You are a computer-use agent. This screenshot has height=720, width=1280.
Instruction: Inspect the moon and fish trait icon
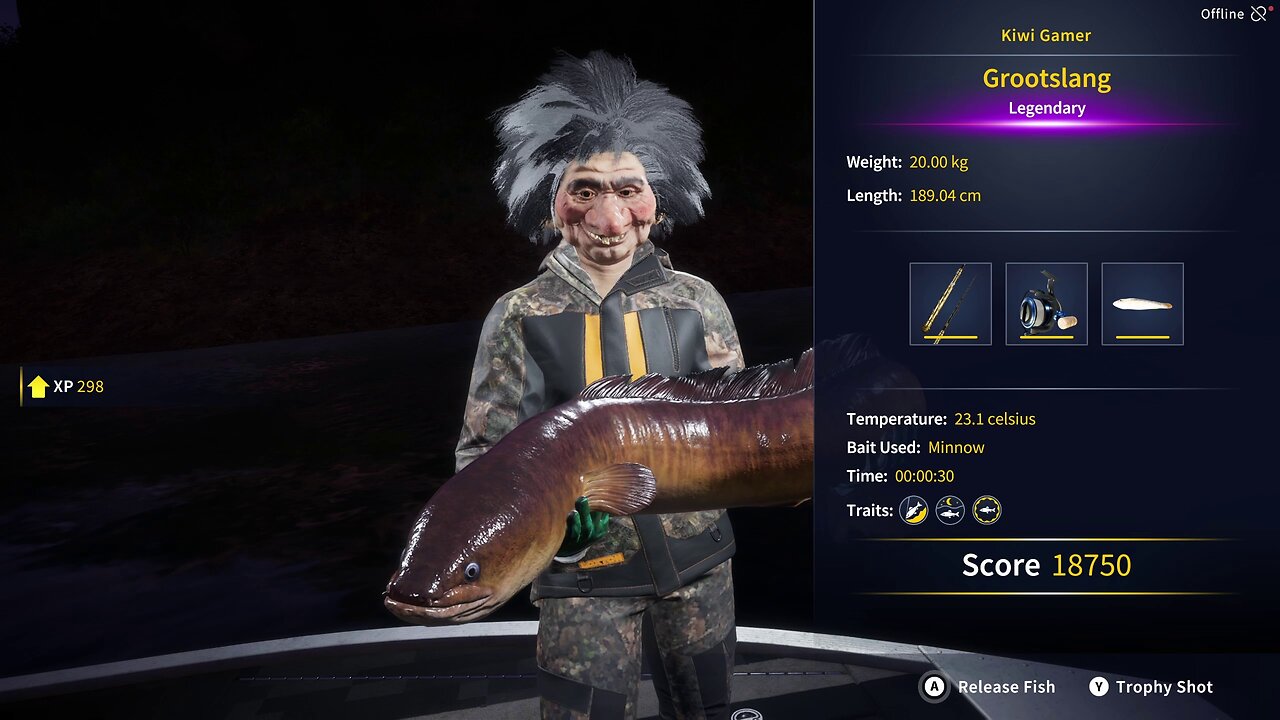pyautogui.click(x=950, y=511)
